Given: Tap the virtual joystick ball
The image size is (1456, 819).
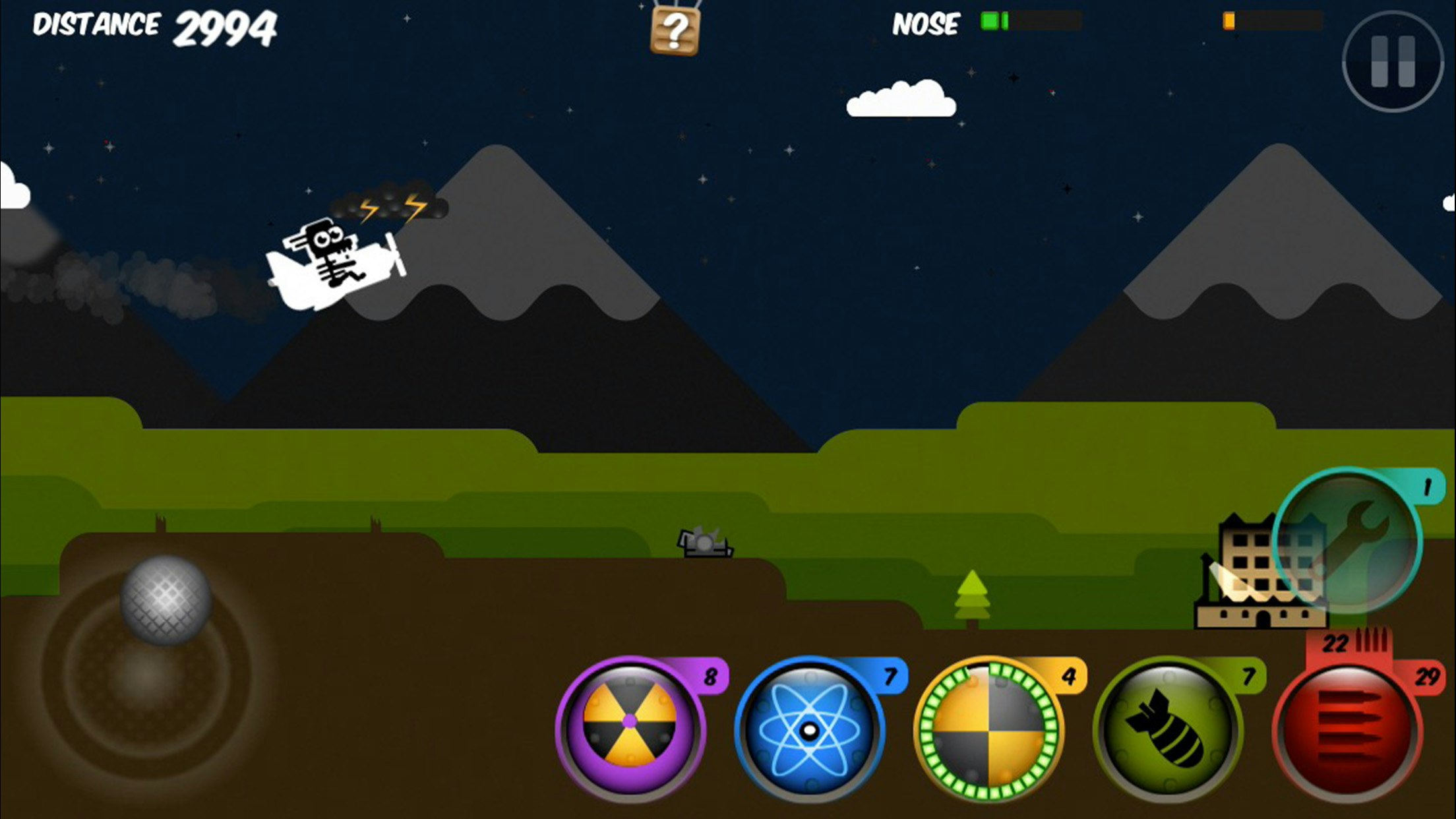Looking at the screenshot, I should 166,599.
